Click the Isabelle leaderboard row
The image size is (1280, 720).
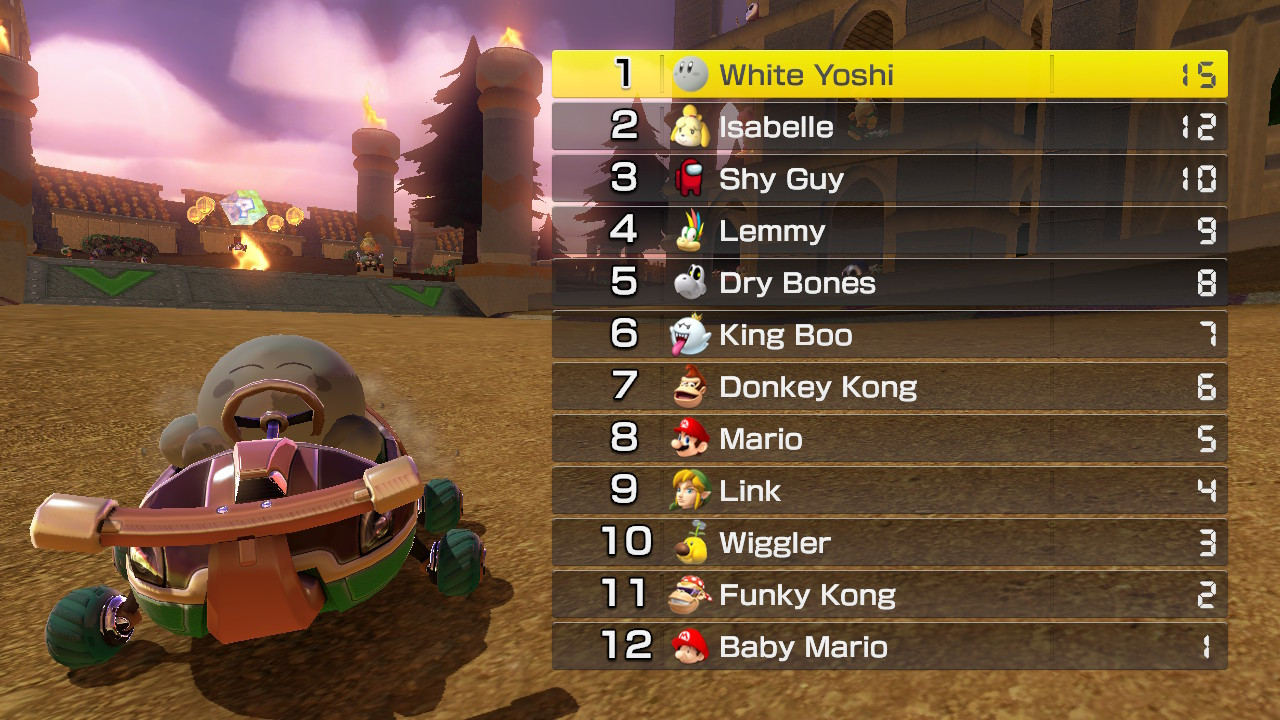tap(888, 127)
